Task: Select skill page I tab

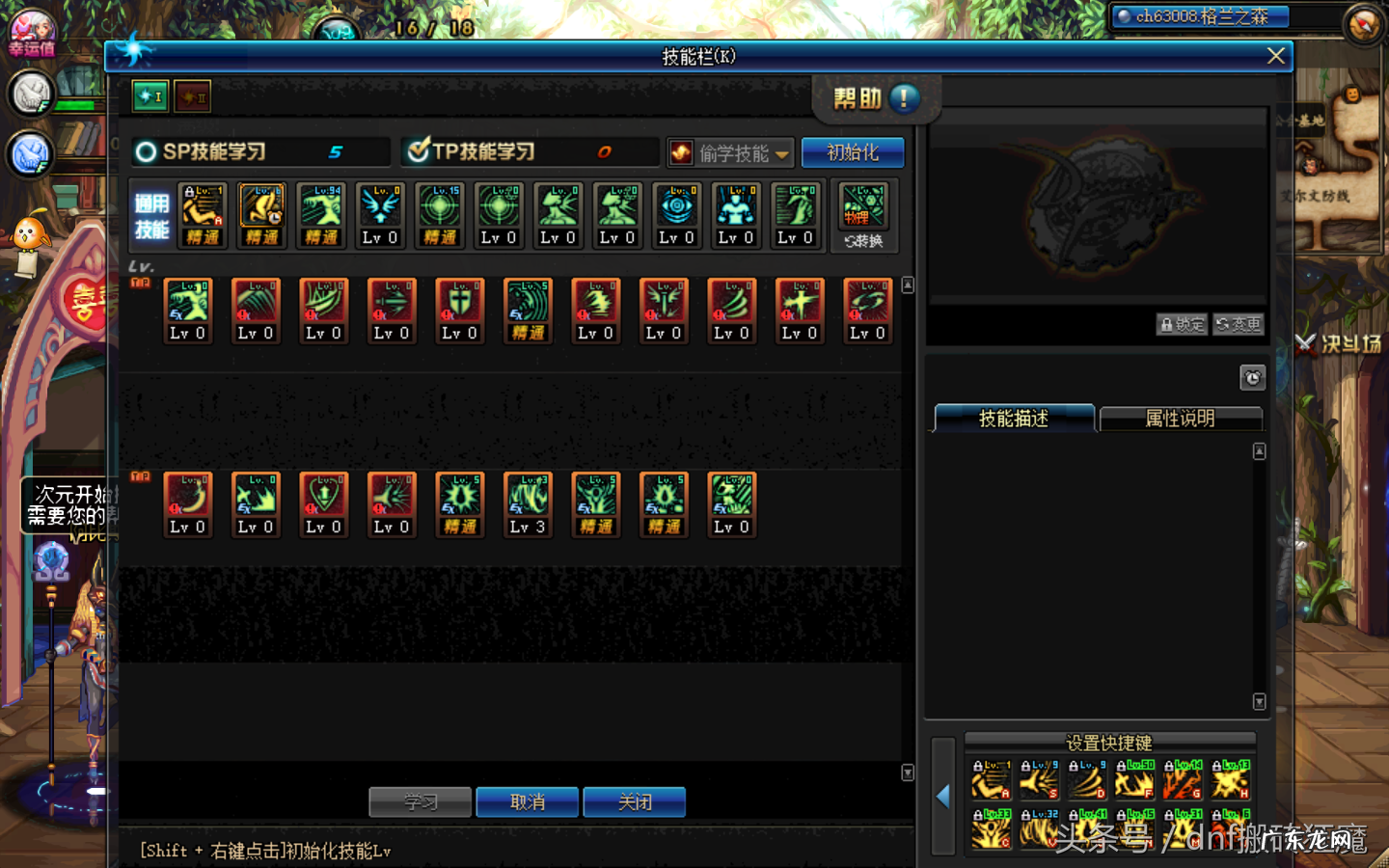Action: pos(150,96)
